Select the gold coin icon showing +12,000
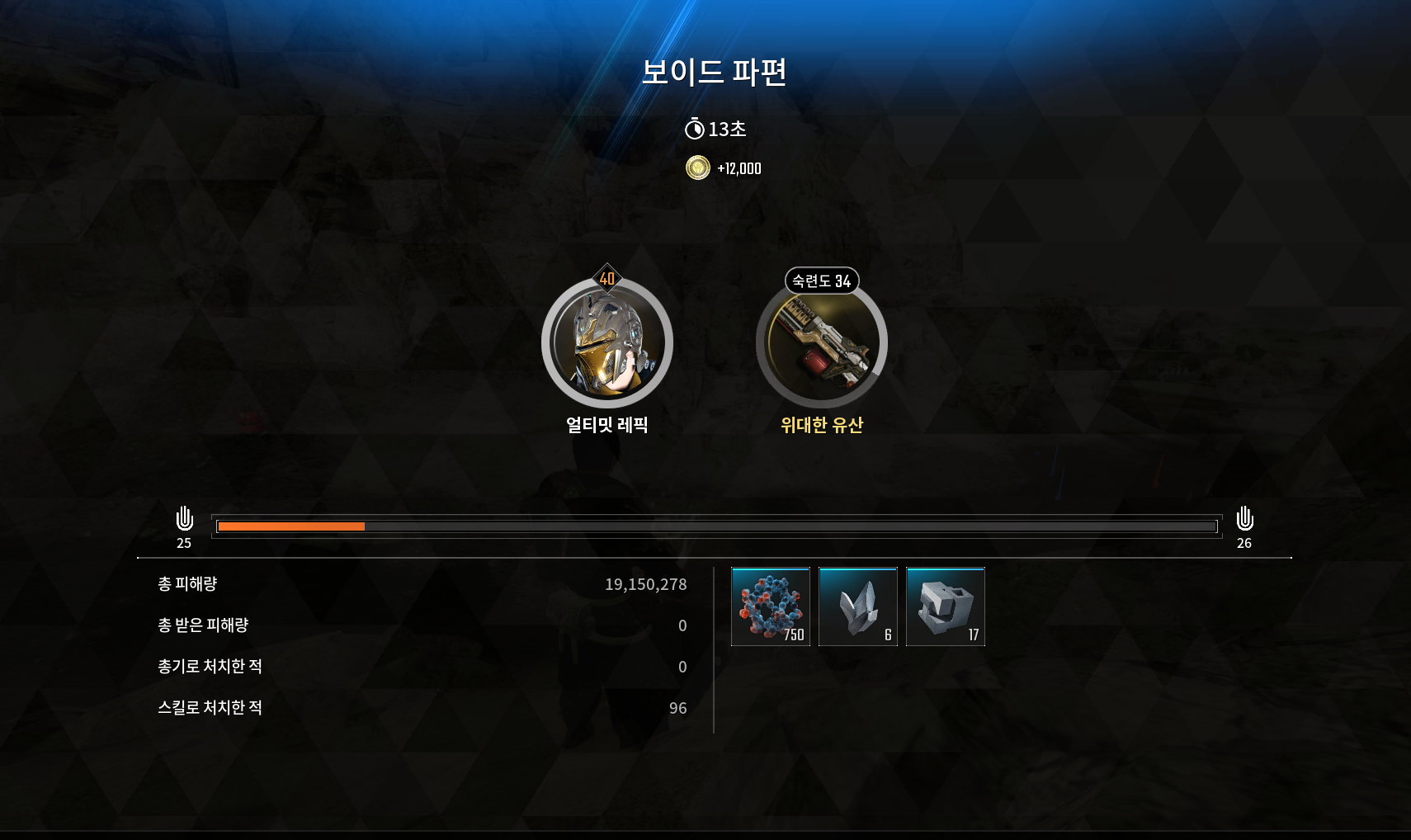1411x840 pixels. click(x=697, y=168)
